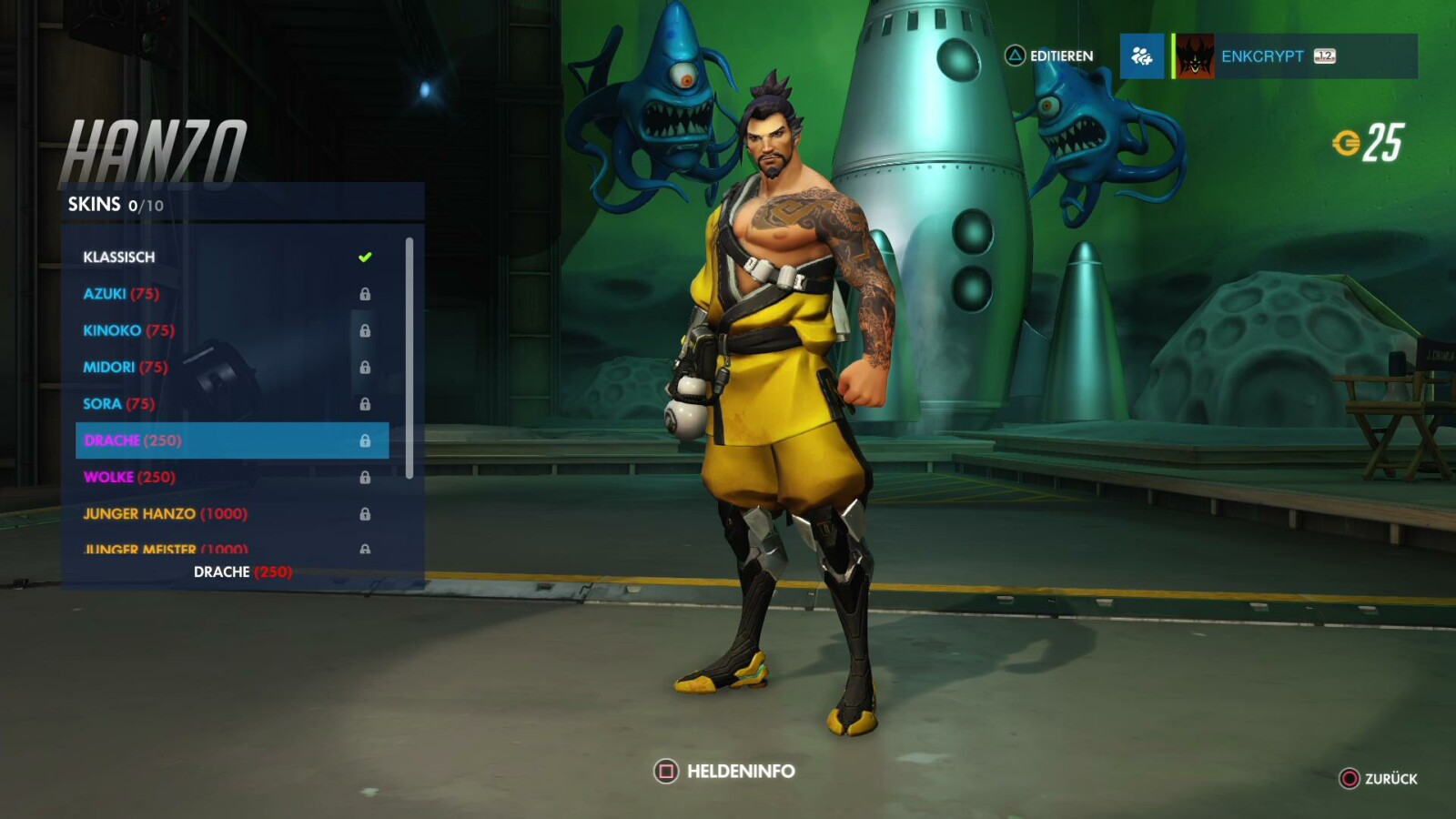Click the lock next to JUNGER MEISTER
Viewport: 1456px width, 819px height.
[x=367, y=550]
